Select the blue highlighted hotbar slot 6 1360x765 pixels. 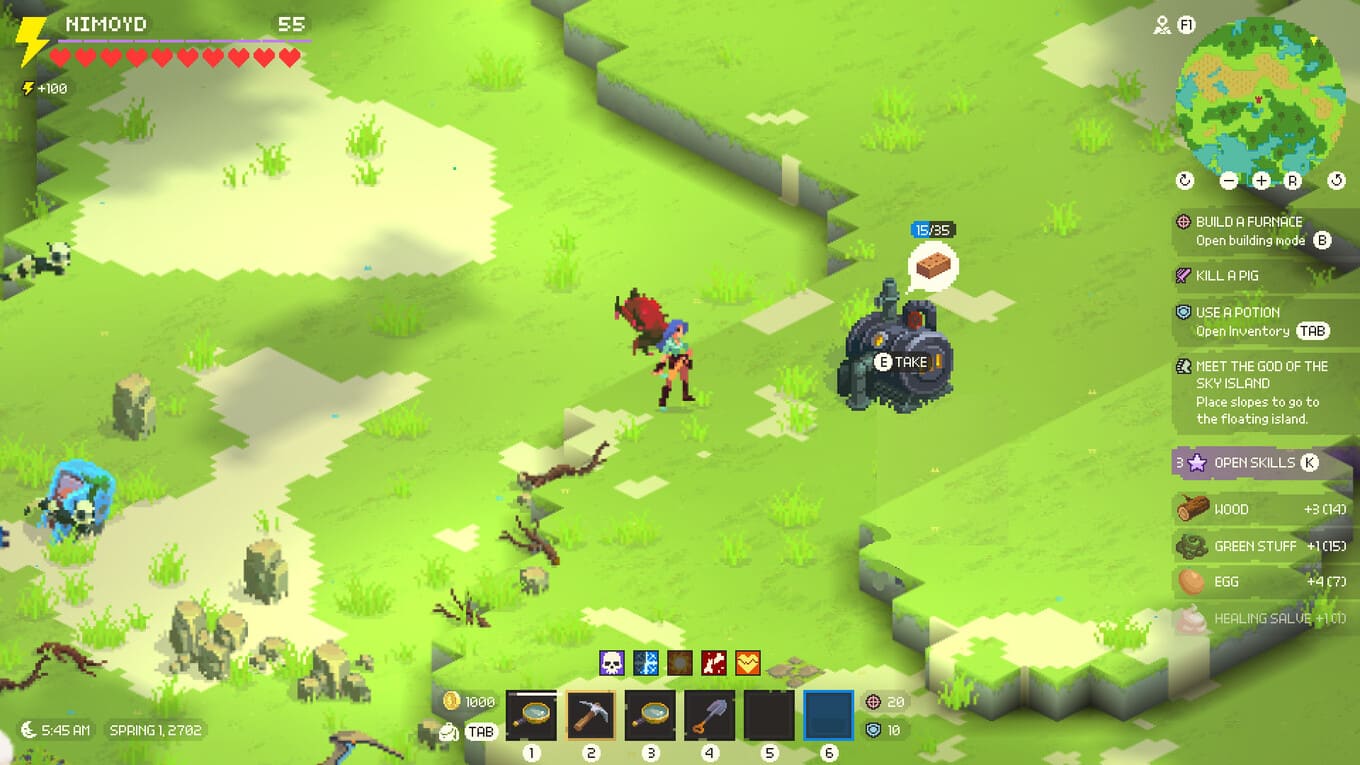click(828, 715)
